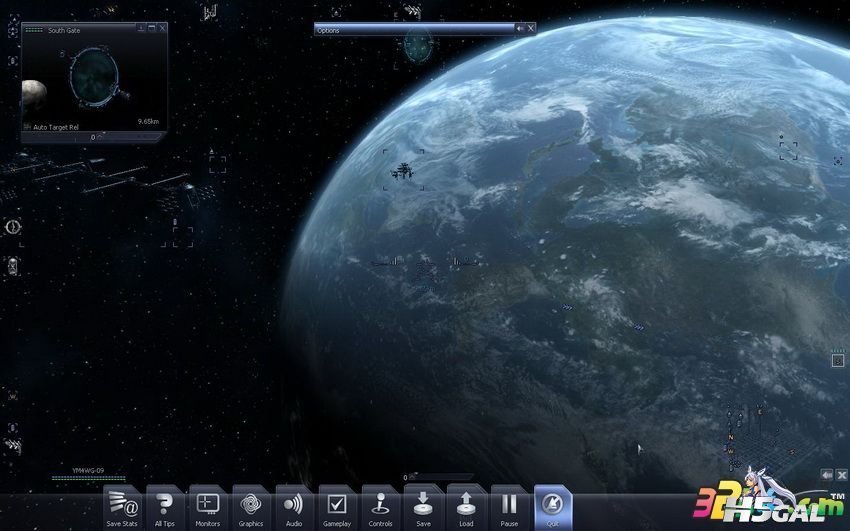Maximize the South Gate monitor window

click(x=152, y=29)
